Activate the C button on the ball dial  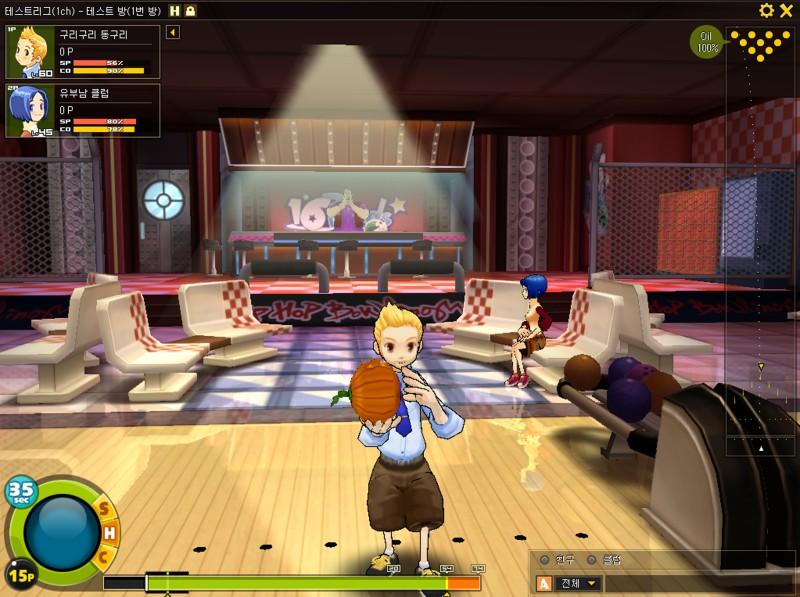point(102,557)
